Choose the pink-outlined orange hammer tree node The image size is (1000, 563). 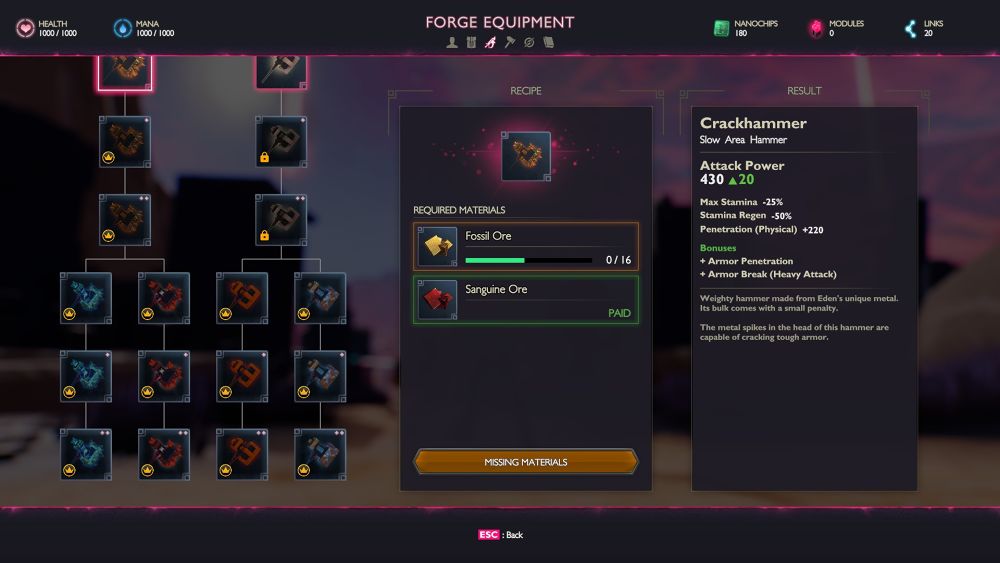point(125,71)
